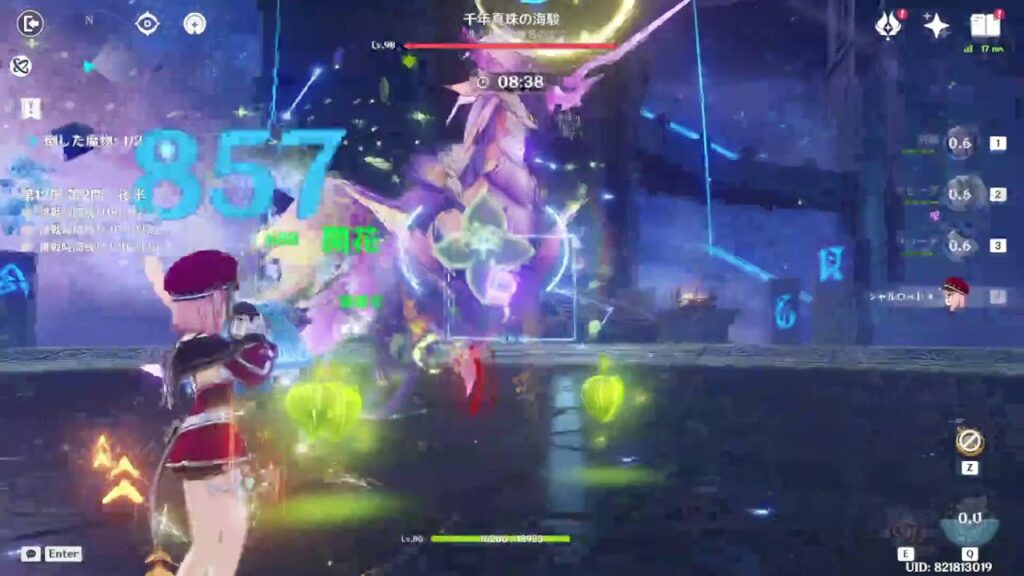Screen dimensions: 1024x576
Task: Open the atom-shaped orbit icon
Action: [20, 66]
